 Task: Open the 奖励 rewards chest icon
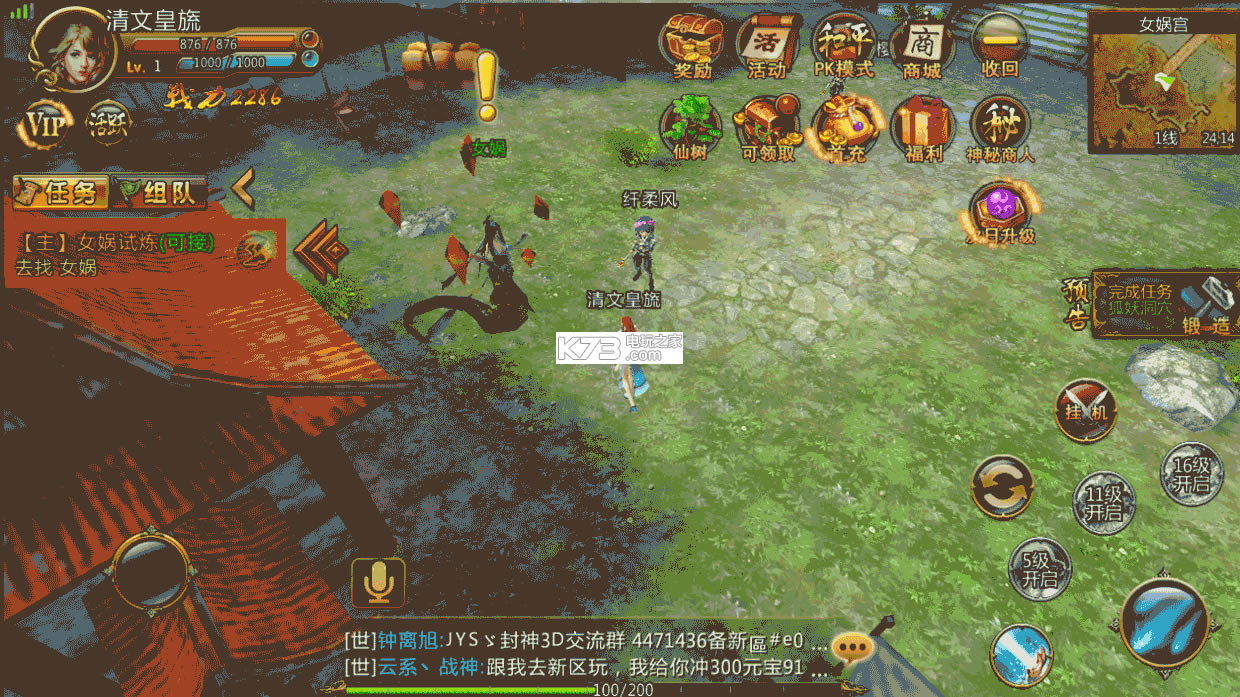pyautogui.click(x=692, y=45)
